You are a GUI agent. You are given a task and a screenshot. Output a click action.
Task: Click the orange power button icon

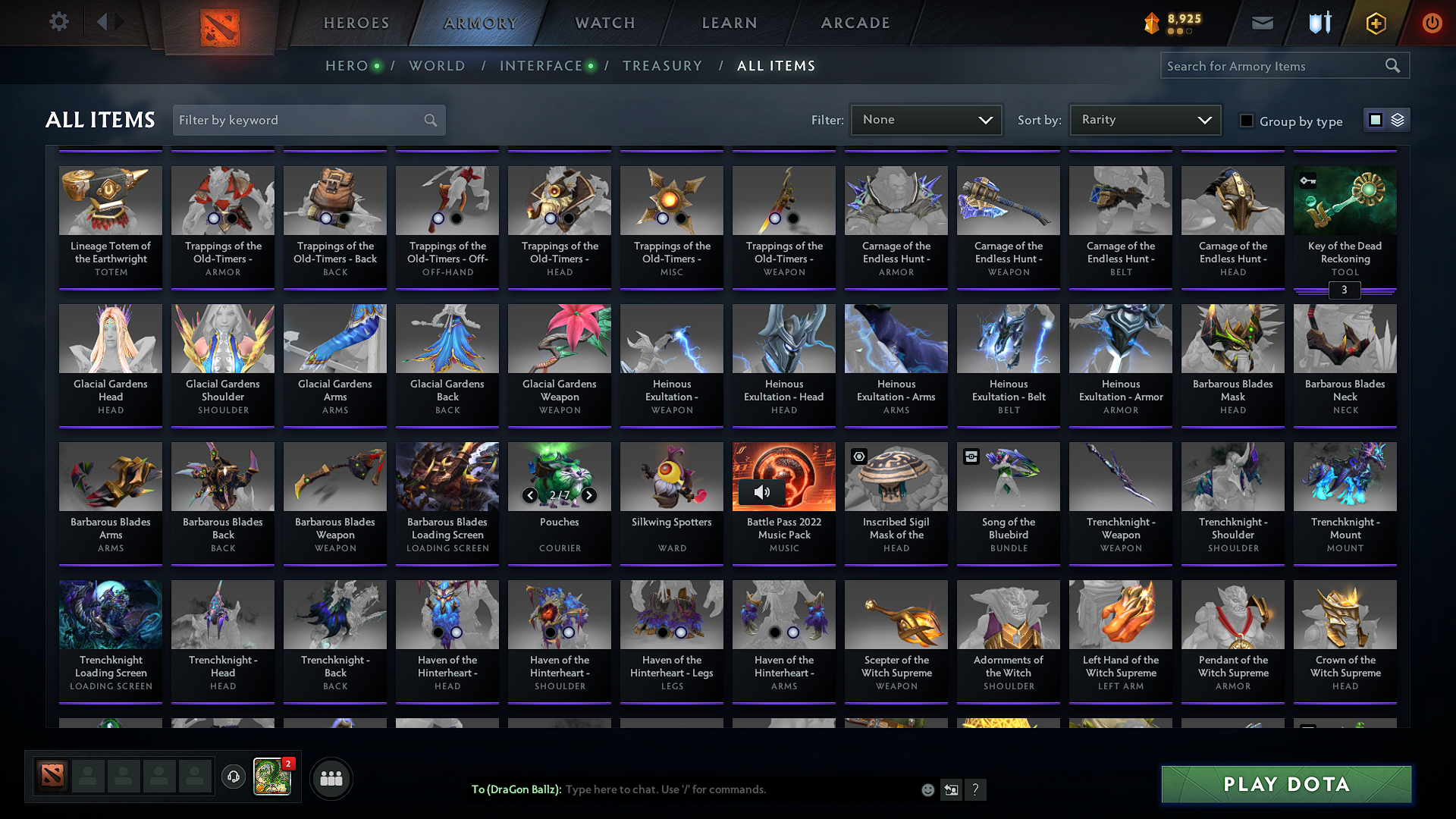point(1432,23)
